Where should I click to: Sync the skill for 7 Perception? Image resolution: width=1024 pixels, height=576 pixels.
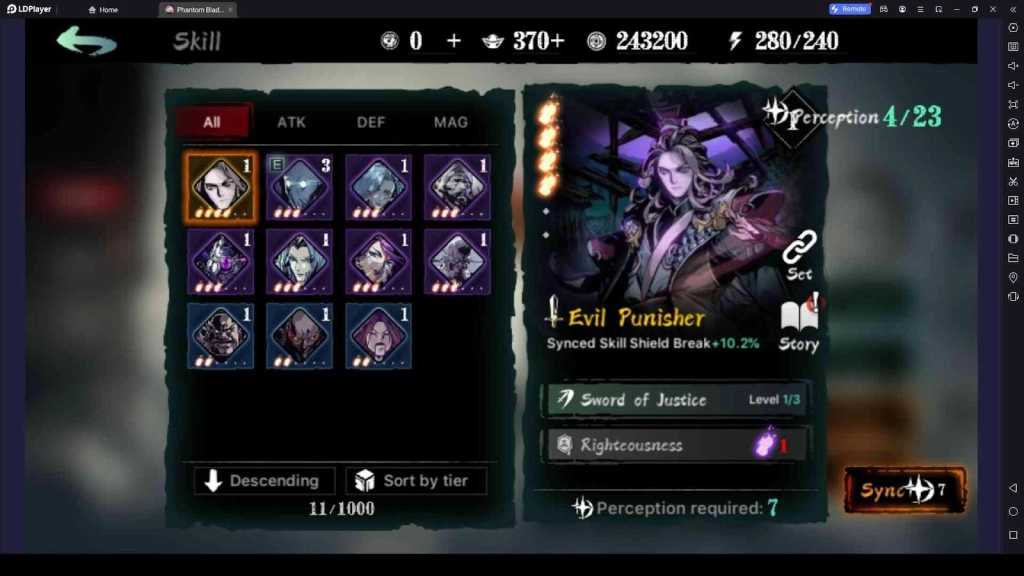904,490
